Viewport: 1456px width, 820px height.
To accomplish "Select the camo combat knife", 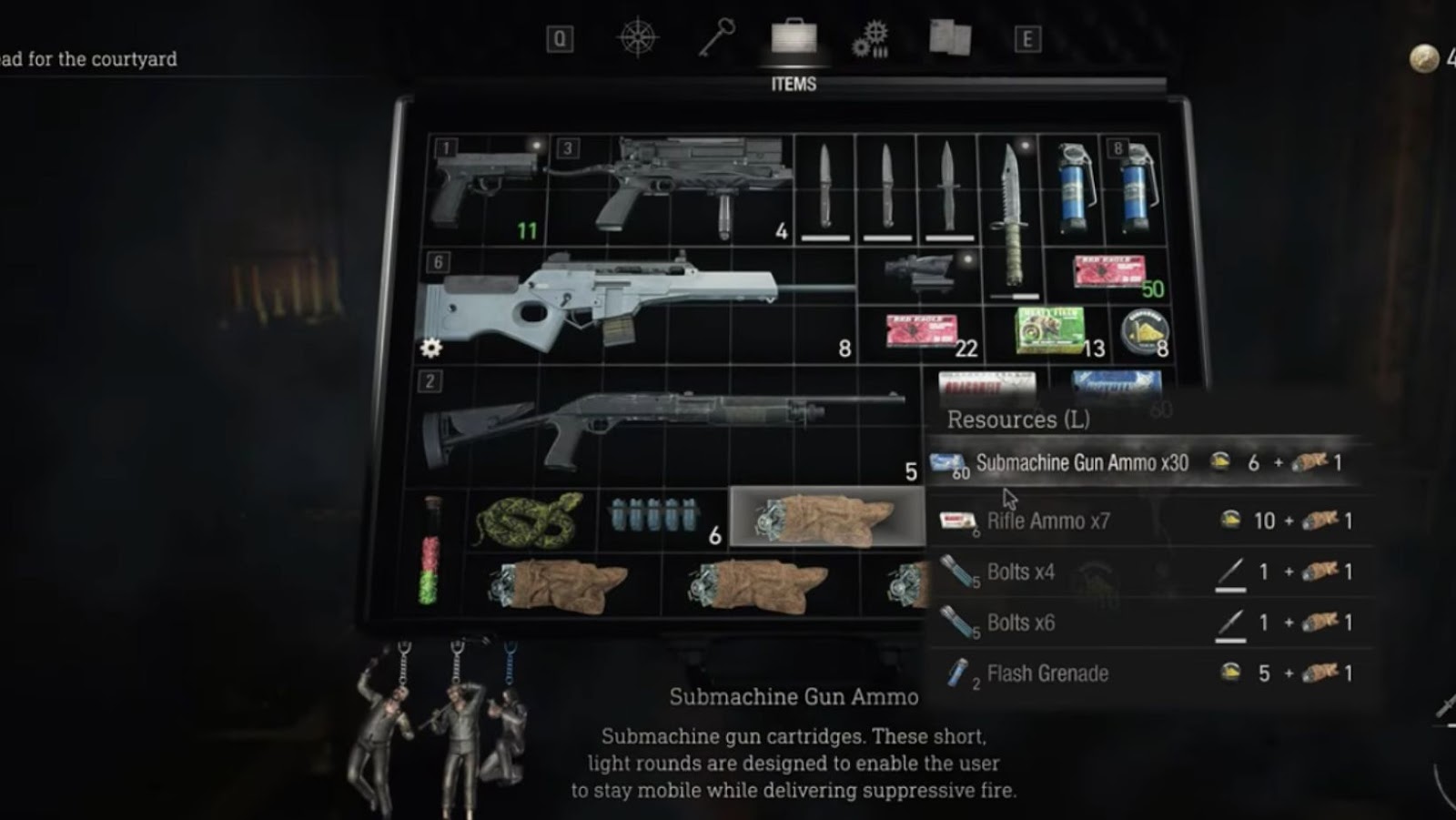I will tap(1010, 218).
